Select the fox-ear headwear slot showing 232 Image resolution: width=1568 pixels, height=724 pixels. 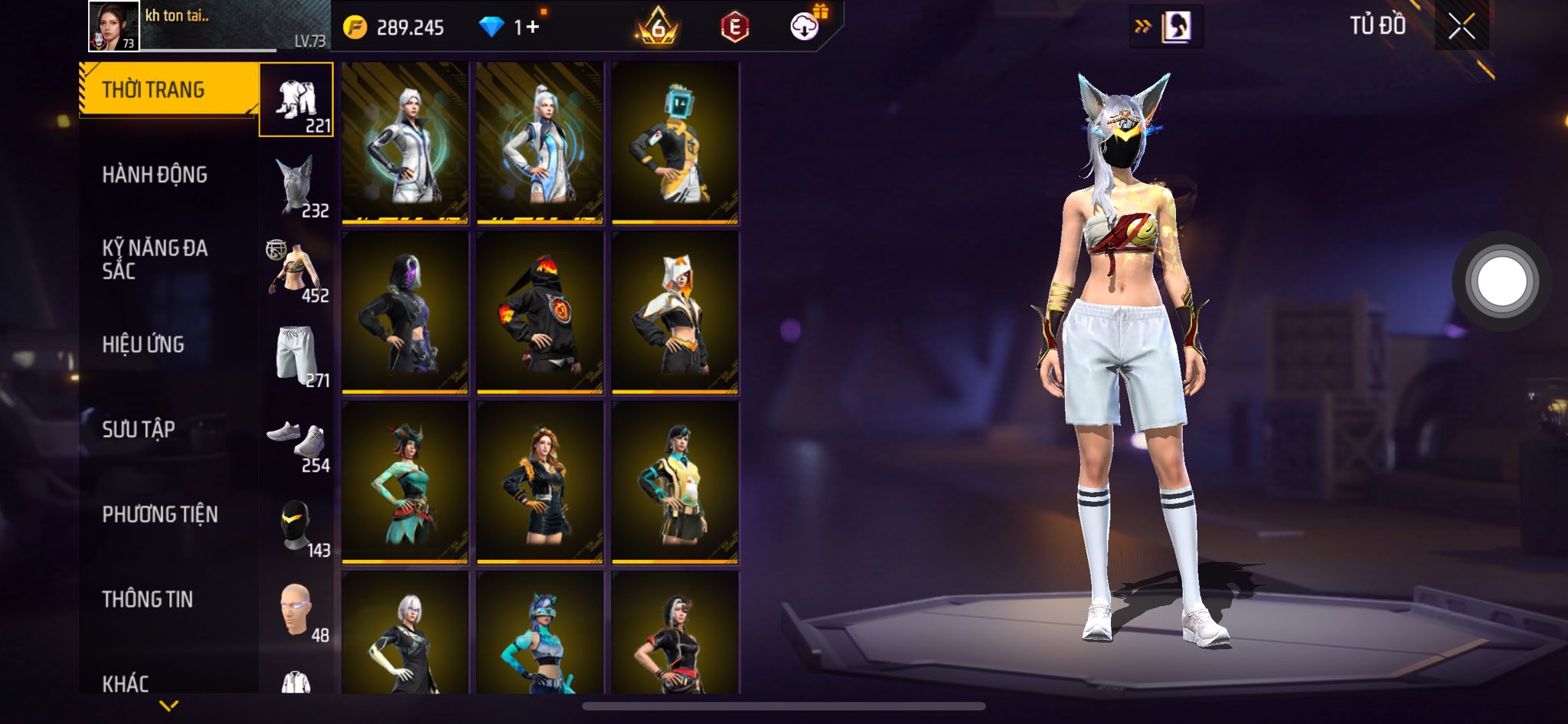pyautogui.click(x=296, y=185)
